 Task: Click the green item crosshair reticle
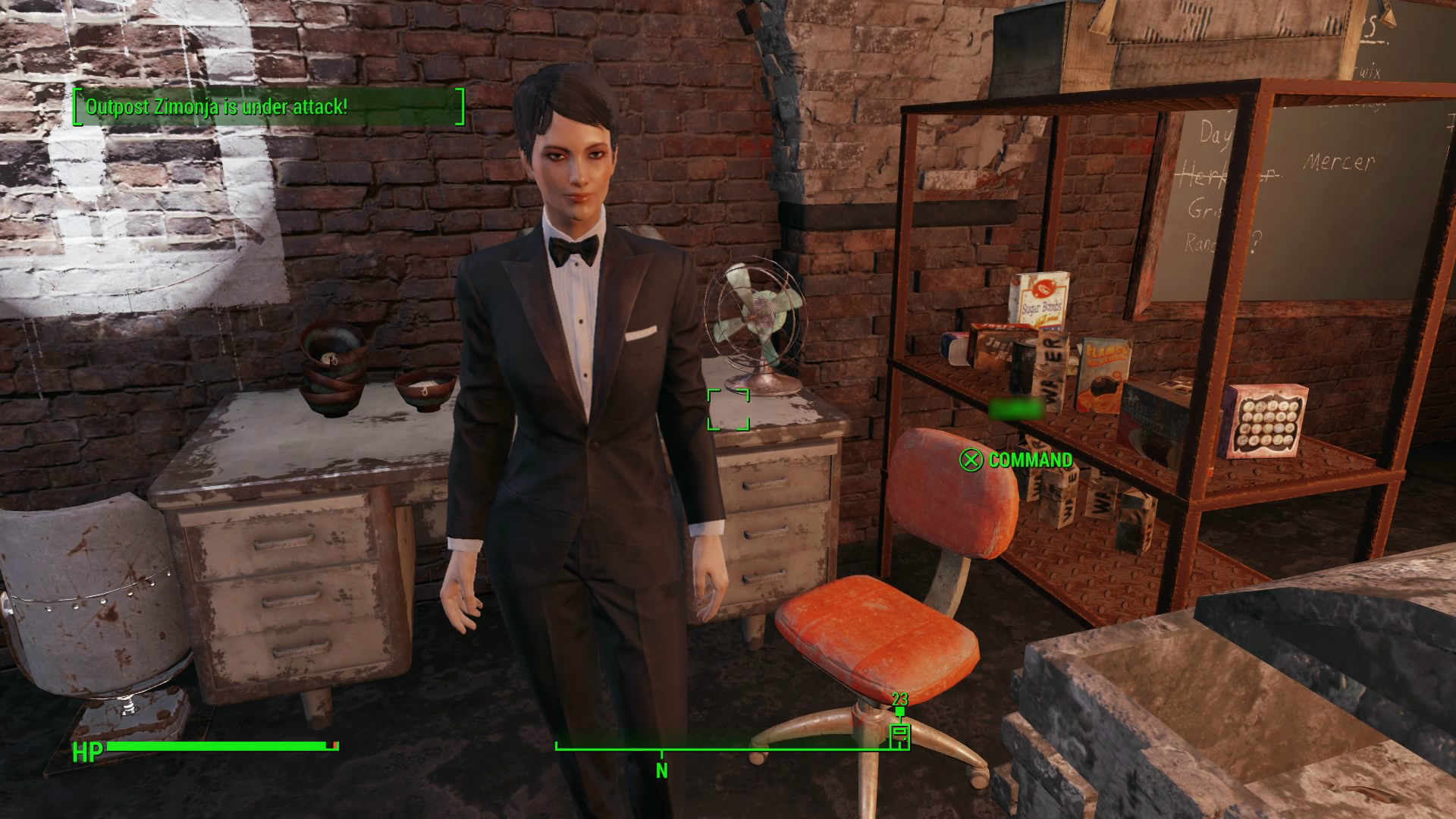[x=730, y=410]
